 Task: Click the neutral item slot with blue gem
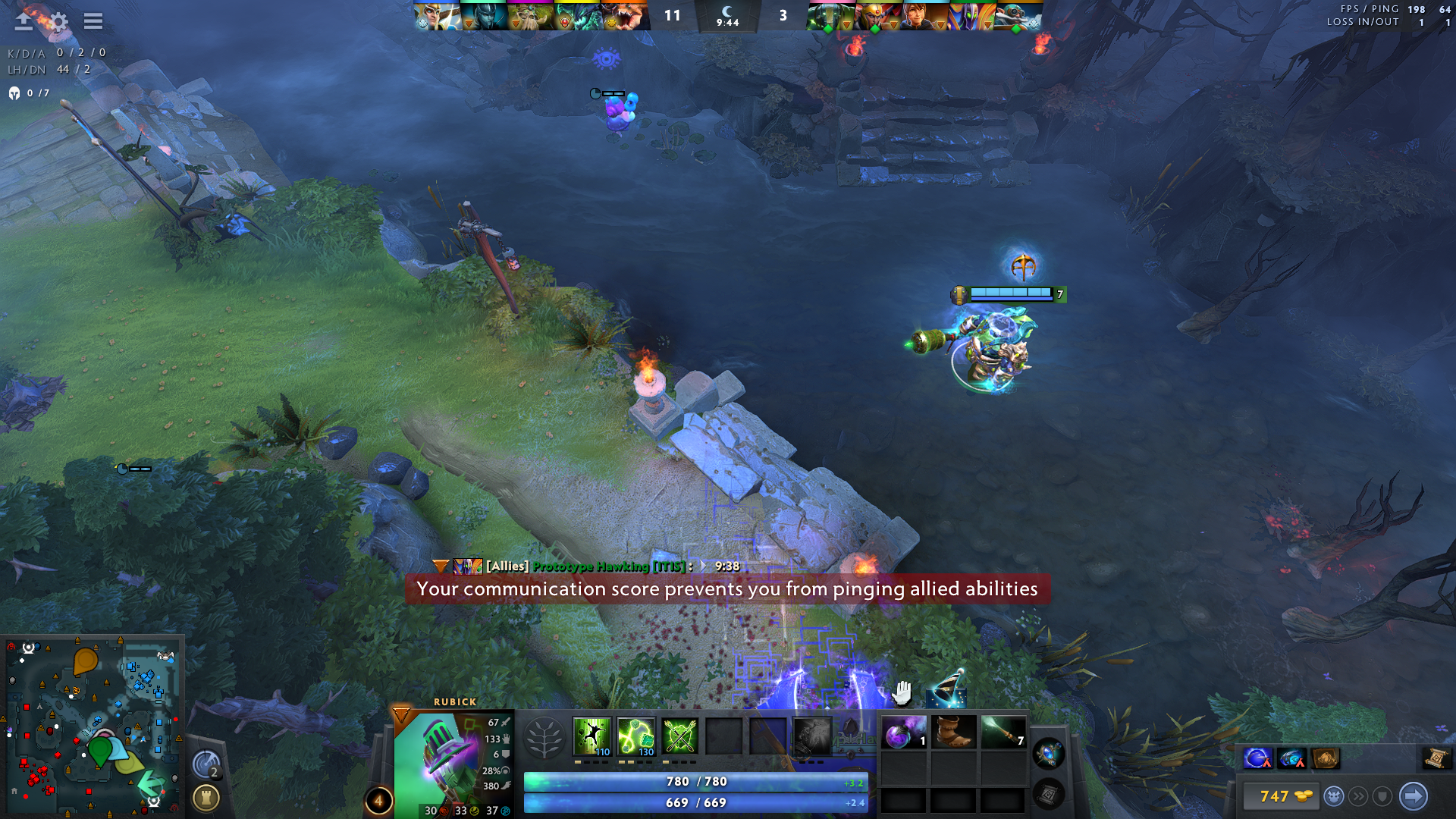pyautogui.click(x=1049, y=754)
